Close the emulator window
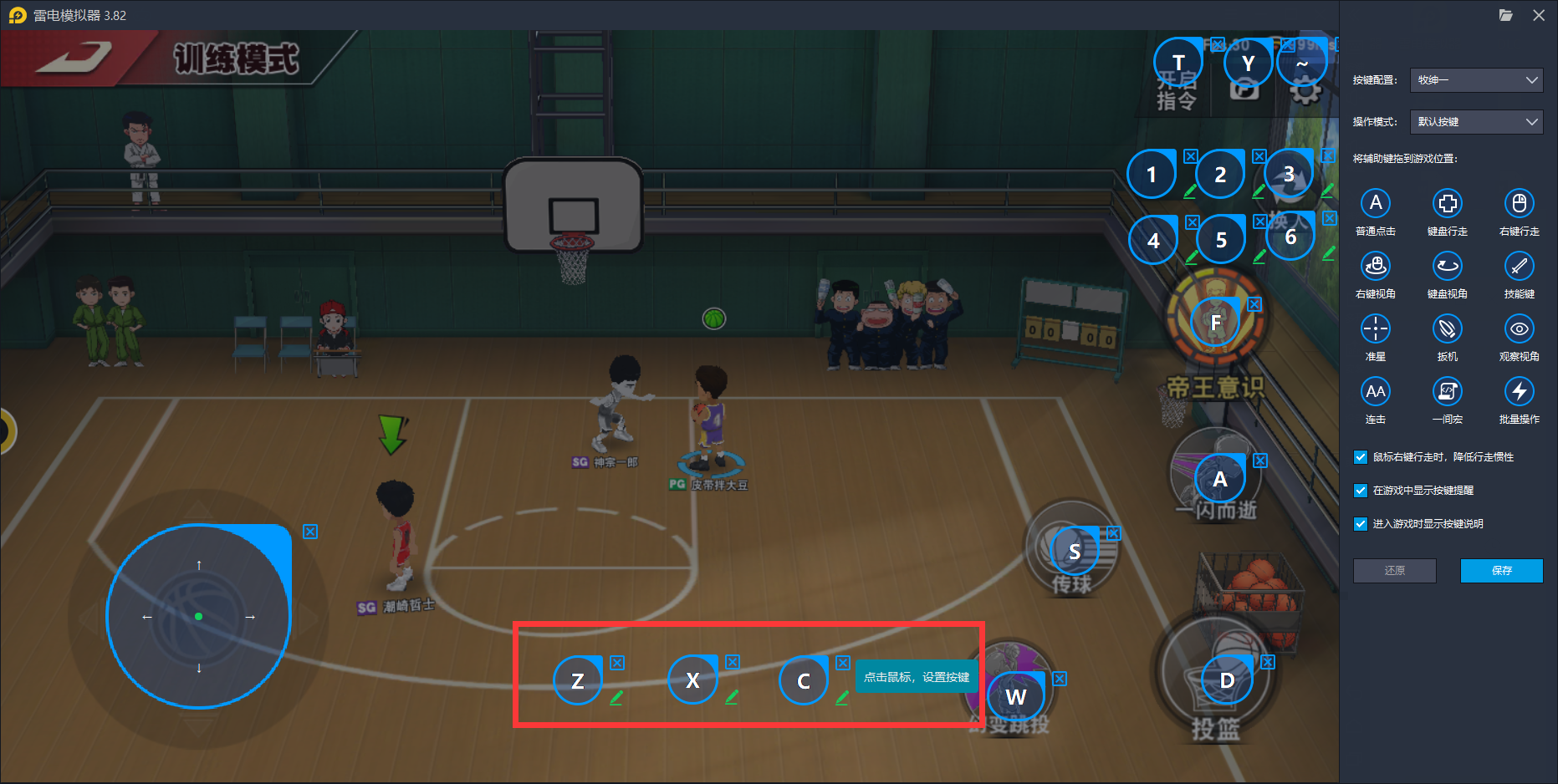 (x=1539, y=15)
